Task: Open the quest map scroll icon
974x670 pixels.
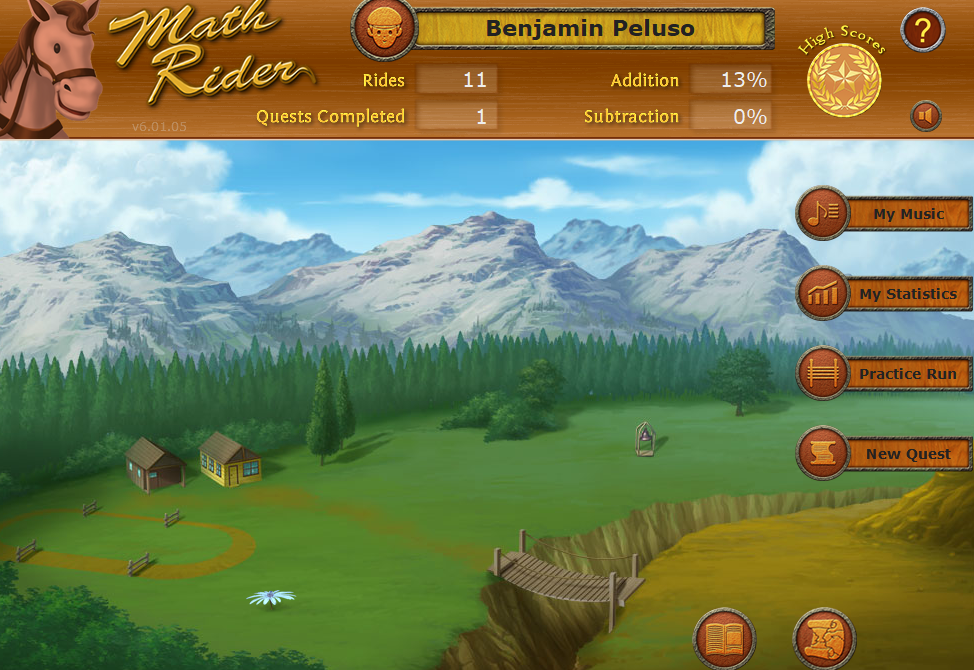Action: (x=824, y=638)
